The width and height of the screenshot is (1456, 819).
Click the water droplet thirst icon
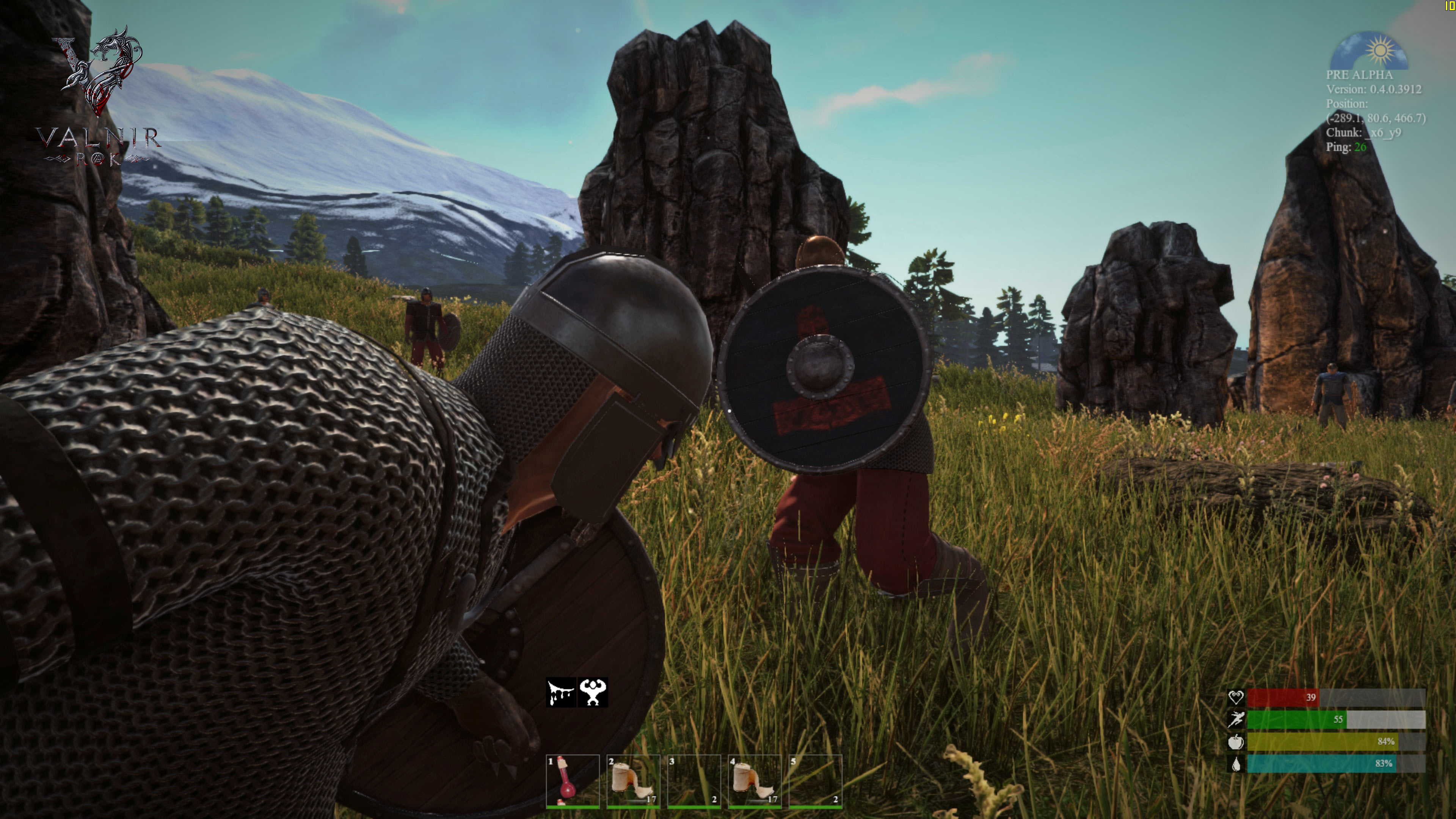coord(1236,763)
